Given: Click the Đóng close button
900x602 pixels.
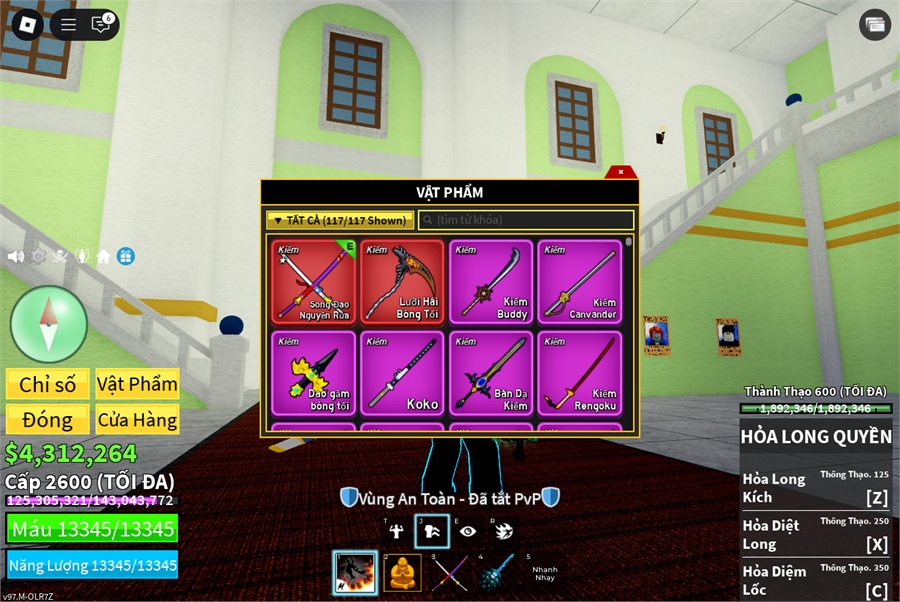Looking at the screenshot, I should coord(48,420).
